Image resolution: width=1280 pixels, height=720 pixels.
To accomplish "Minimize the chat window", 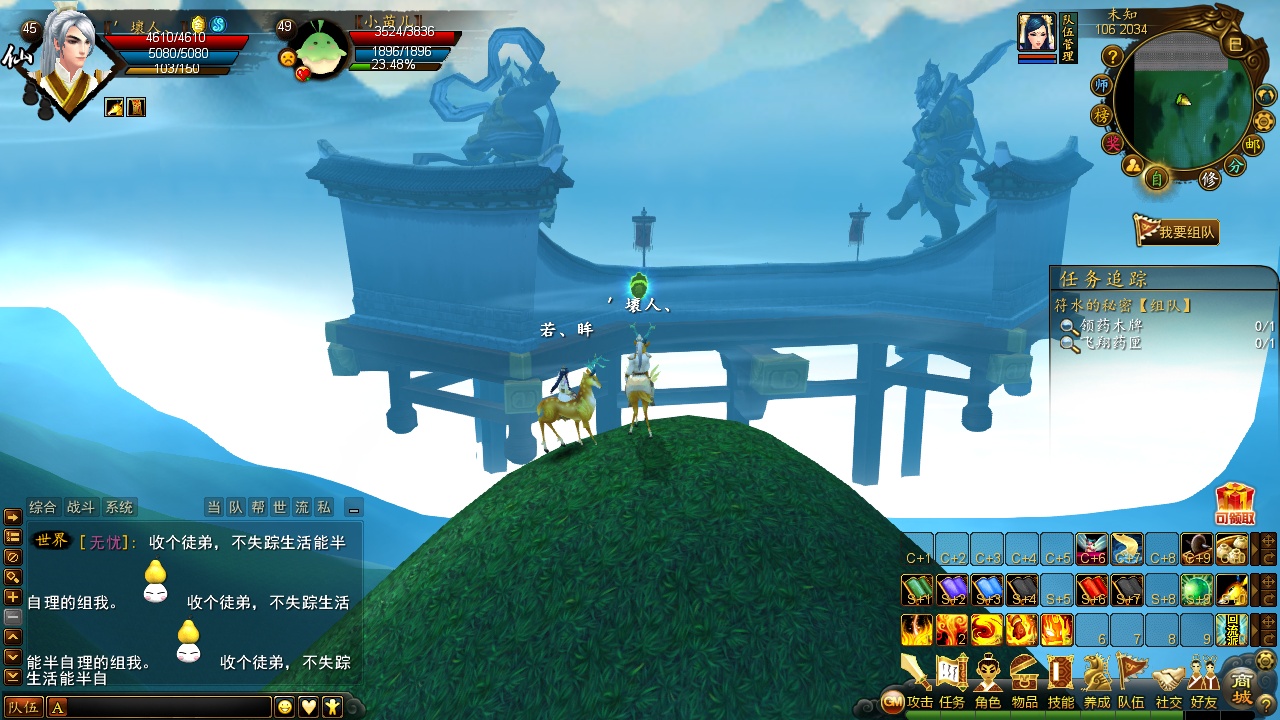I will (x=353, y=507).
